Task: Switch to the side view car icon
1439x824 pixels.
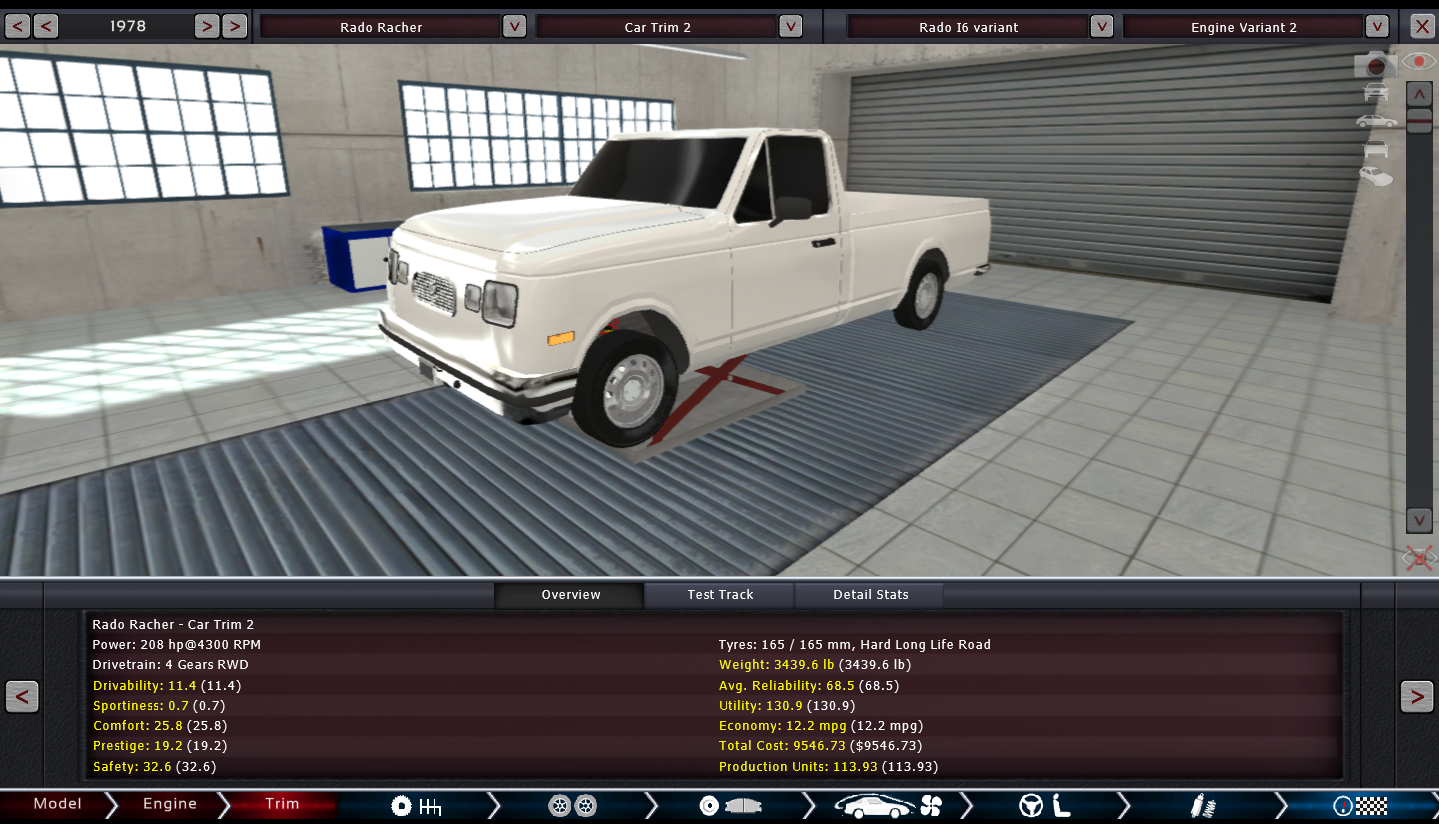Action: (1376, 121)
